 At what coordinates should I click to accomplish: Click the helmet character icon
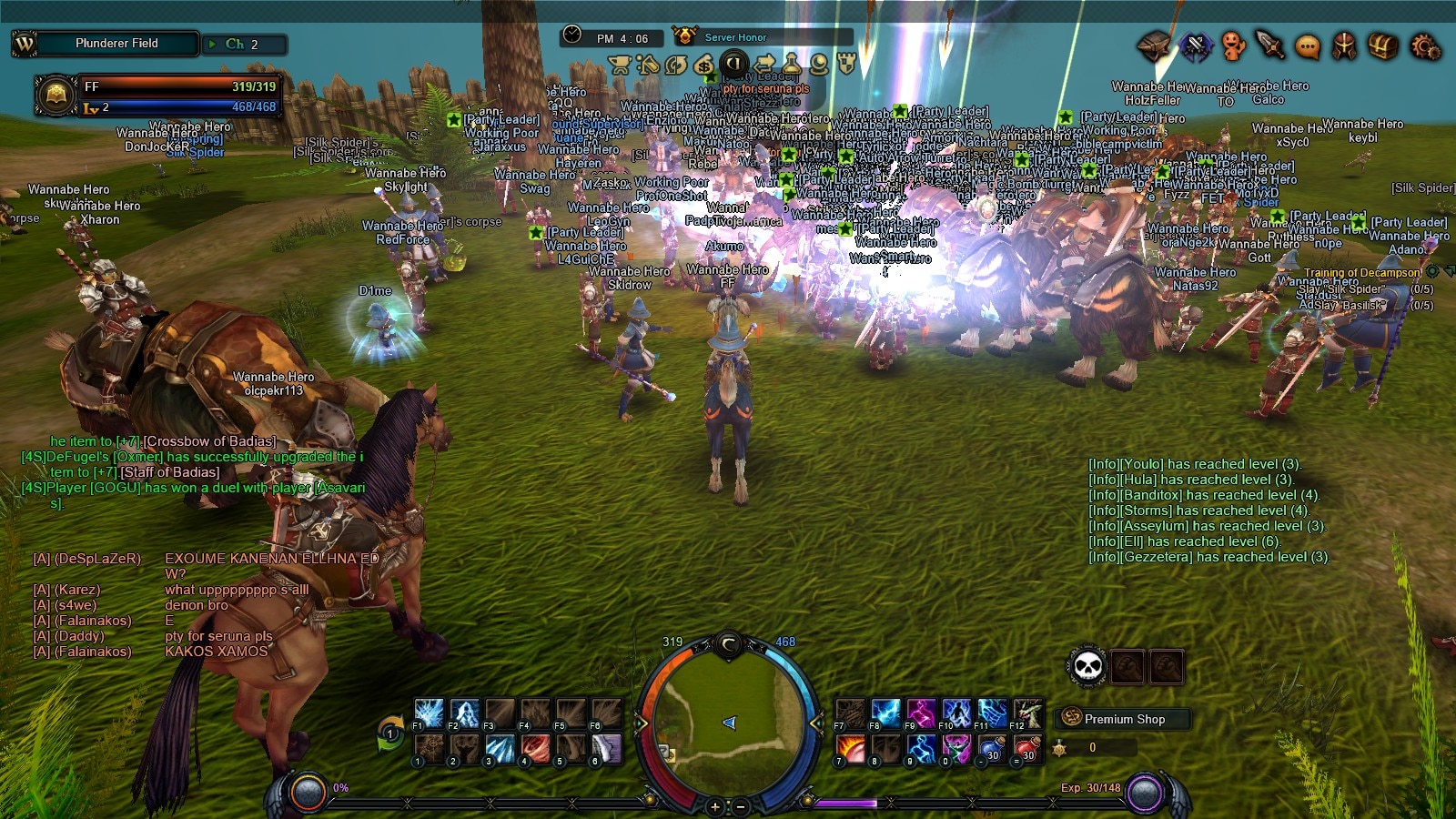pos(1344,45)
